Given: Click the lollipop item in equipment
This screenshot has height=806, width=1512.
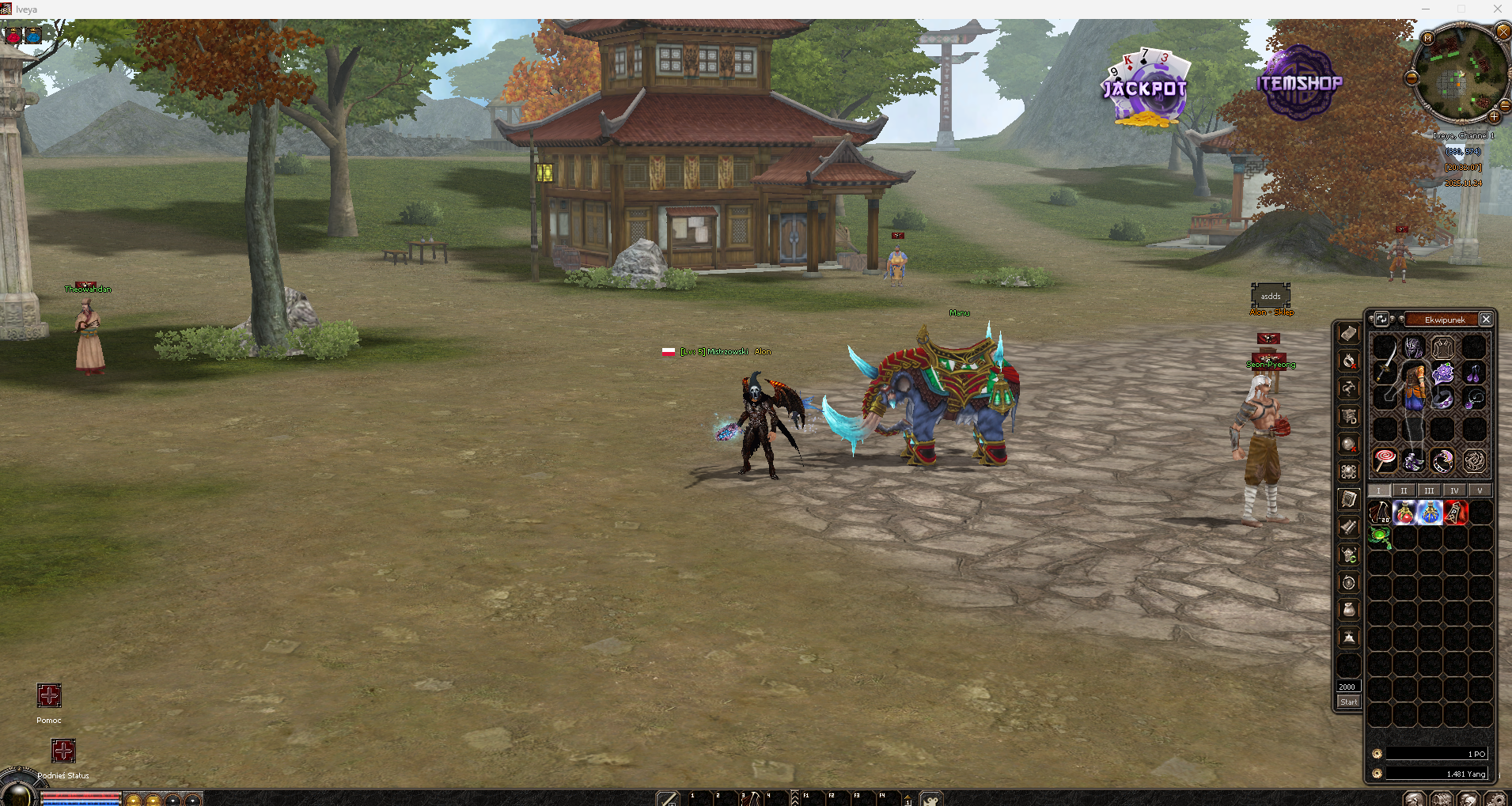Looking at the screenshot, I should [1385, 460].
